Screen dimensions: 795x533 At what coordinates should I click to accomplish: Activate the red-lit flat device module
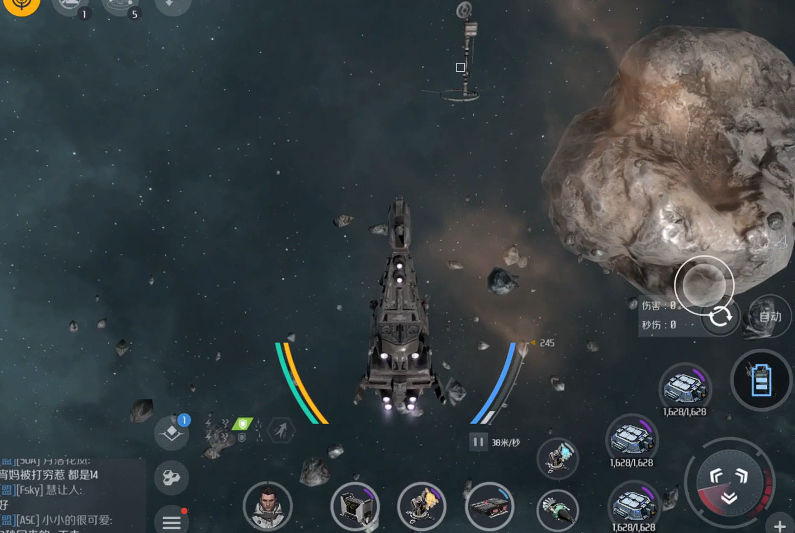pos(490,505)
